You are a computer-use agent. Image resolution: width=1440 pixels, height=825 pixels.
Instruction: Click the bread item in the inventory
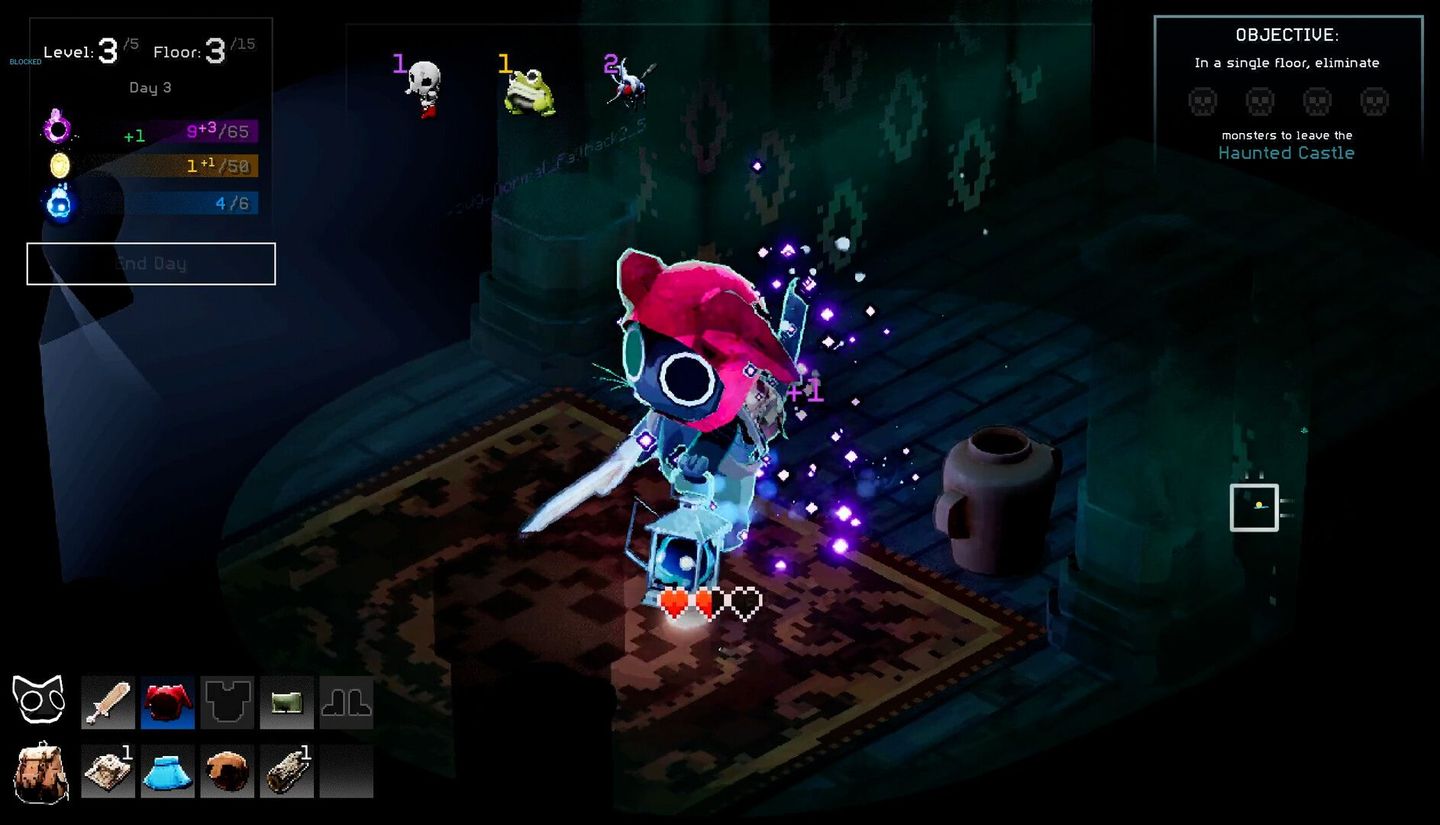click(x=227, y=769)
